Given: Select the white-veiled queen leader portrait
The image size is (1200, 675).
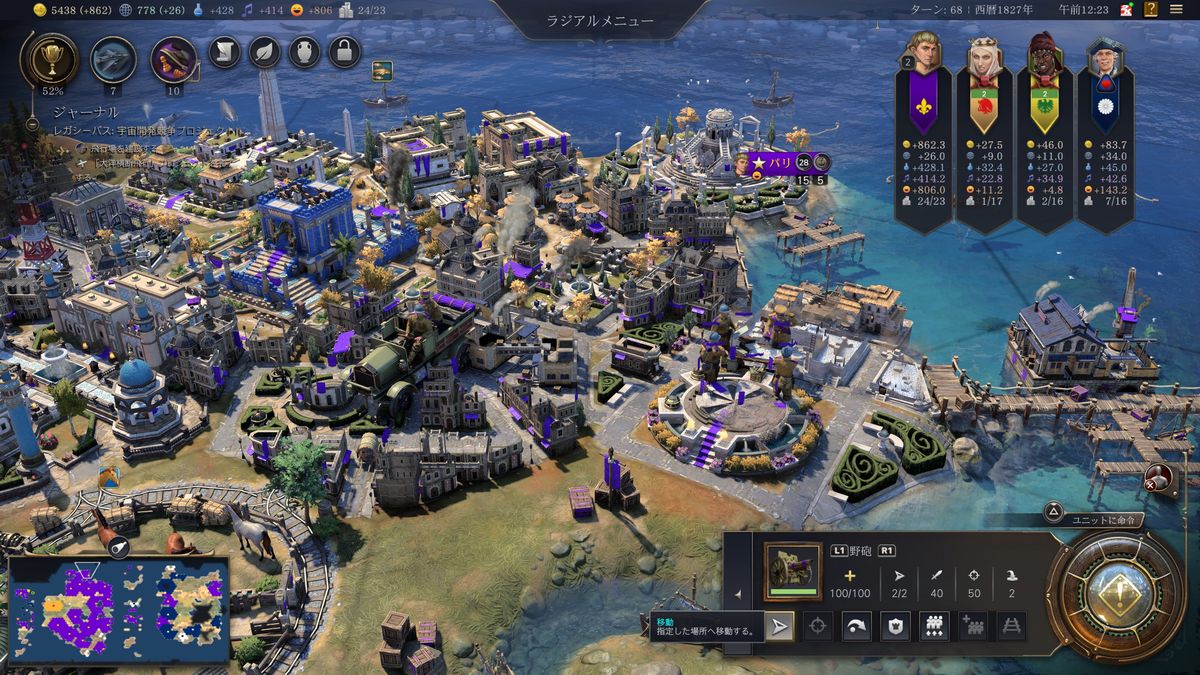Looking at the screenshot, I should (x=984, y=62).
